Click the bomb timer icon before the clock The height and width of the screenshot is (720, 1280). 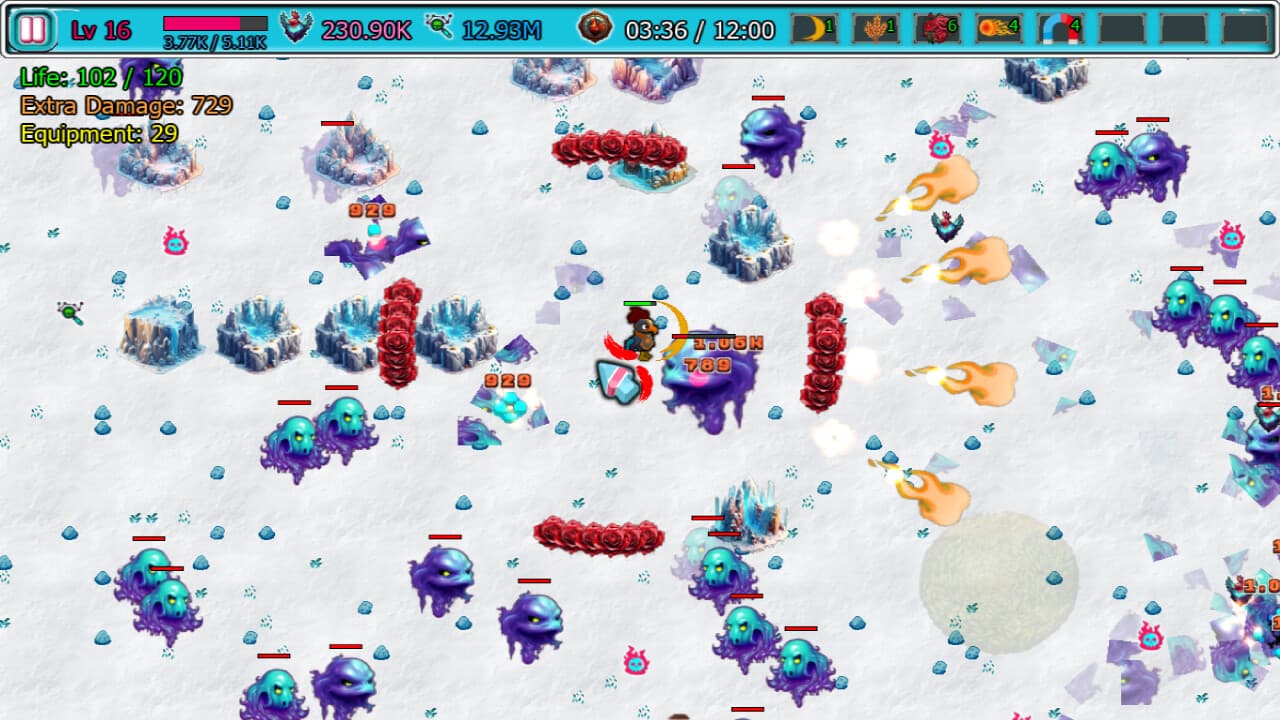pos(595,26)
